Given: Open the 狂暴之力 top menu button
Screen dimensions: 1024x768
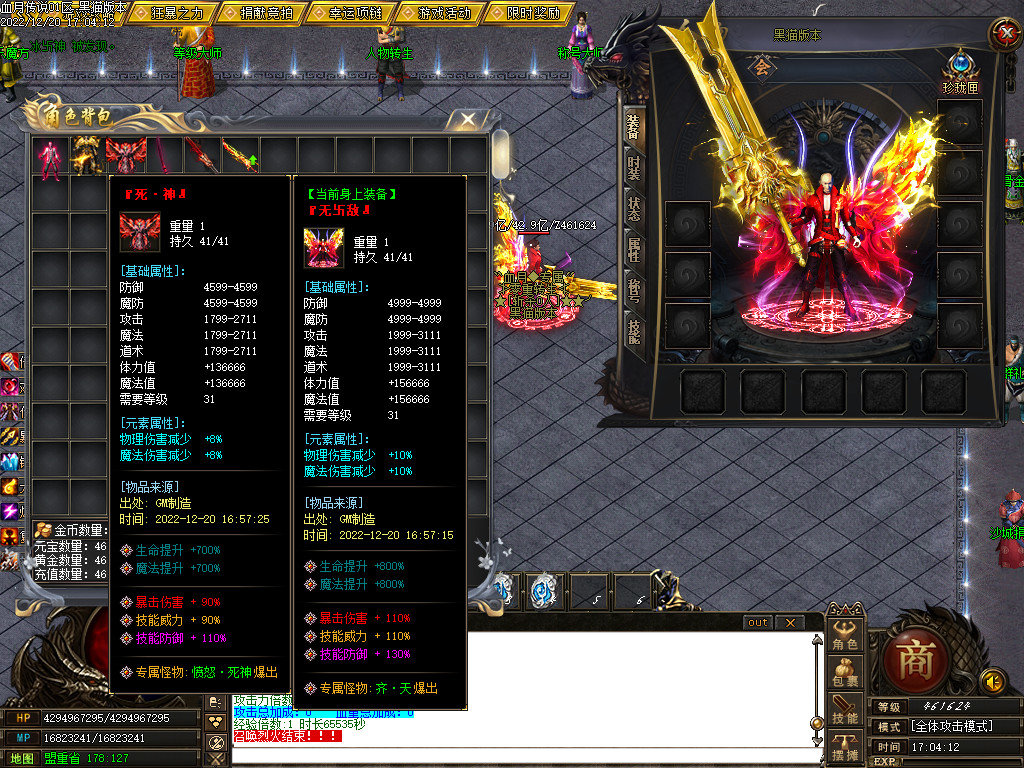Looking at the screenshot, I should [x=176, y=14].
